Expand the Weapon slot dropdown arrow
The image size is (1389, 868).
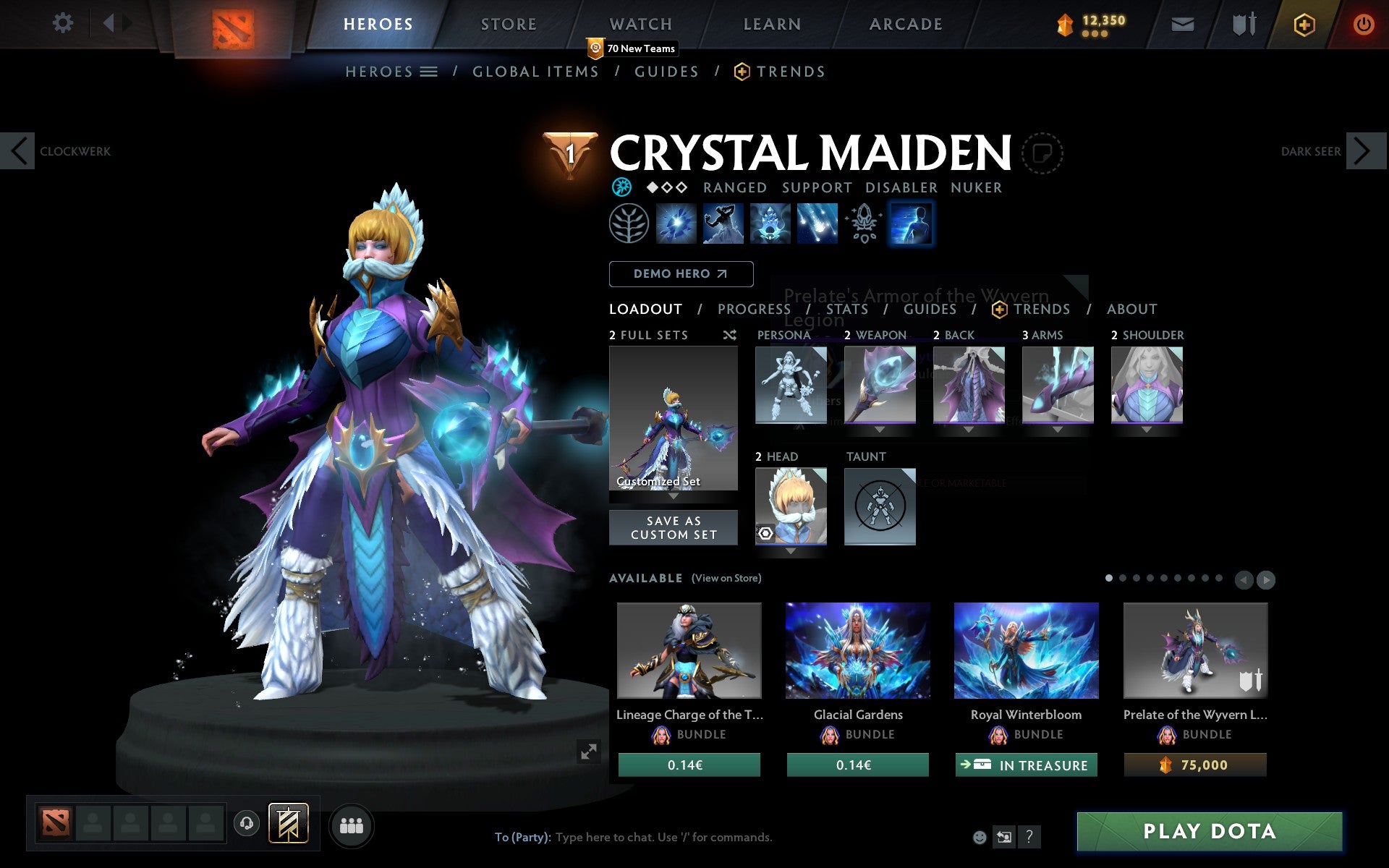[880, 428]
